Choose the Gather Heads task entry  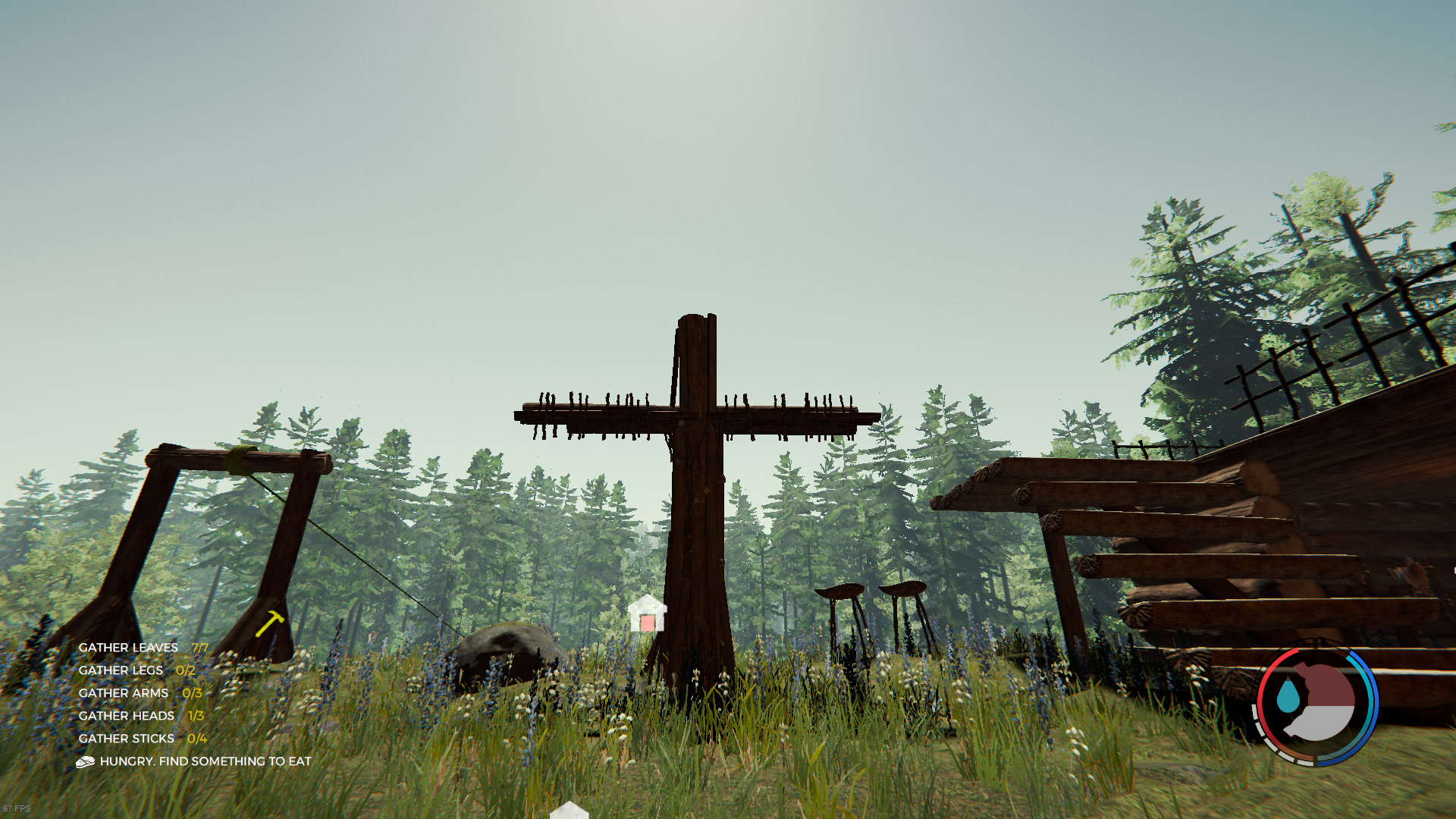(141, 716)
